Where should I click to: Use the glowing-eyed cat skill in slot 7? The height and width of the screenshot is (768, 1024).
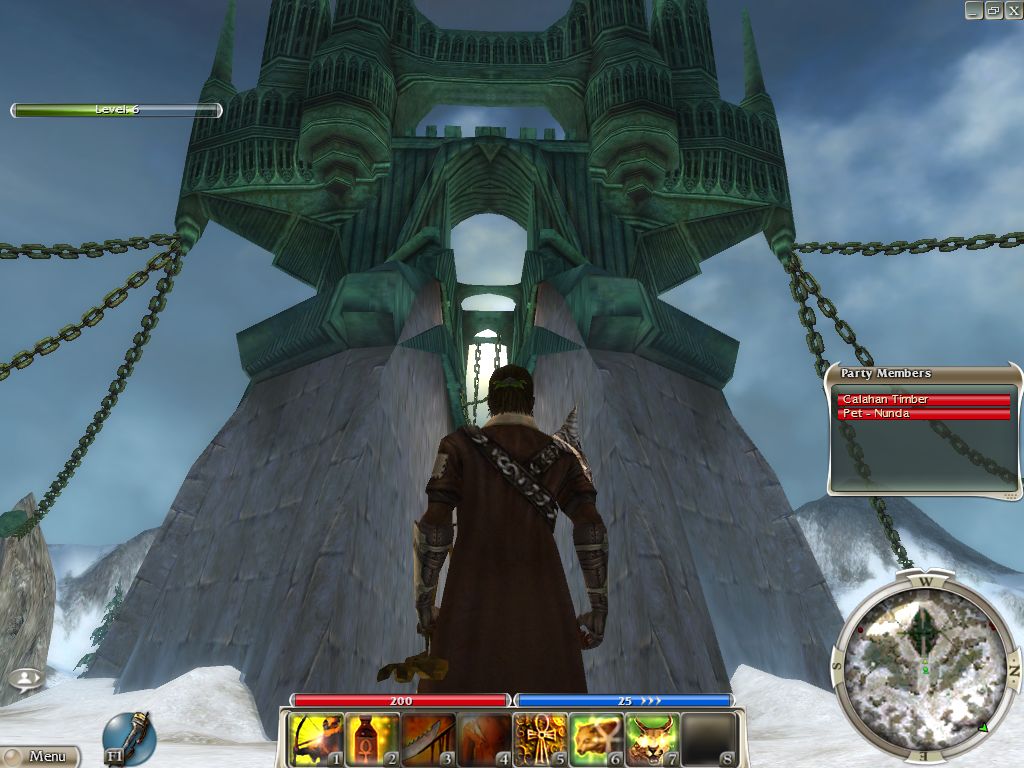tap(652, 740)
